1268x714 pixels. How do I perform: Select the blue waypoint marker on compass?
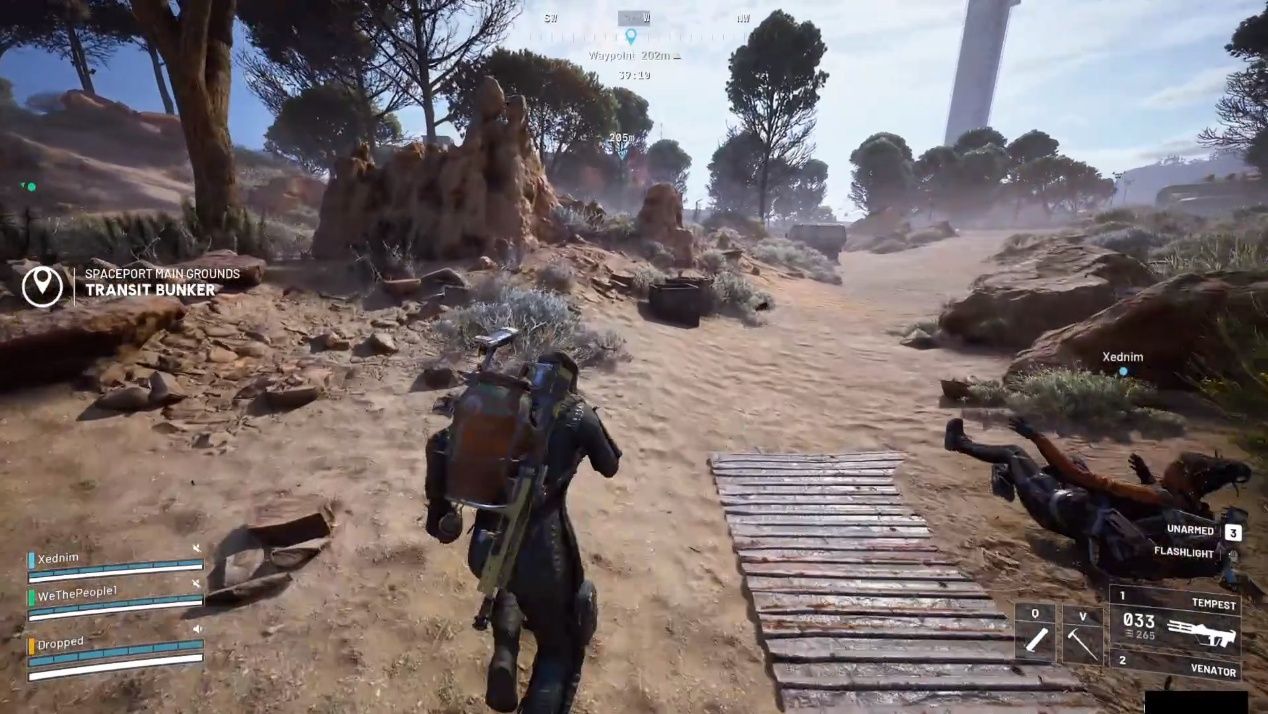[x=630, y=36]
